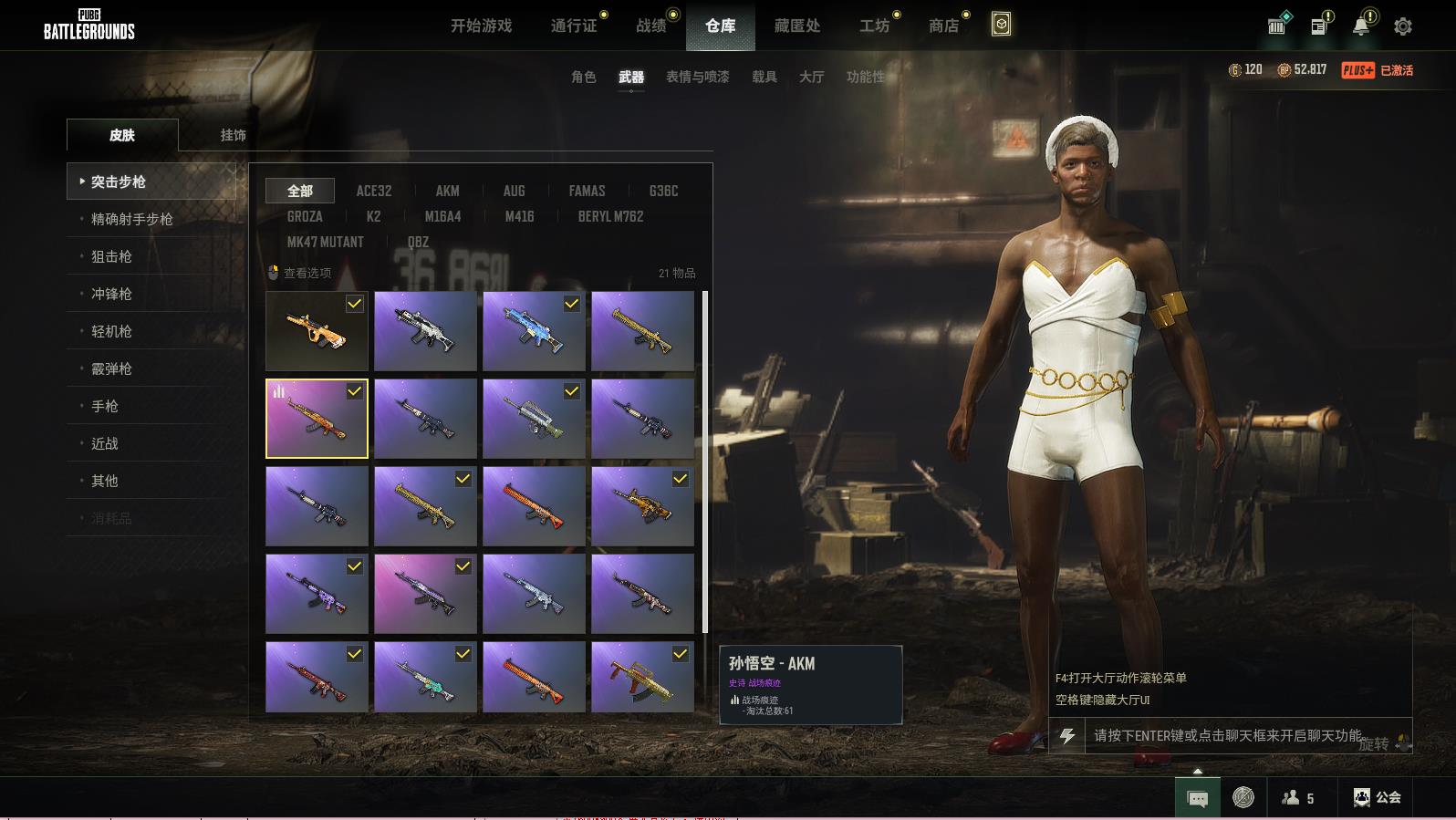Screen dimensions: 1456x820
Task: Choose the 狙击枪 category
Action: [111, 256]
